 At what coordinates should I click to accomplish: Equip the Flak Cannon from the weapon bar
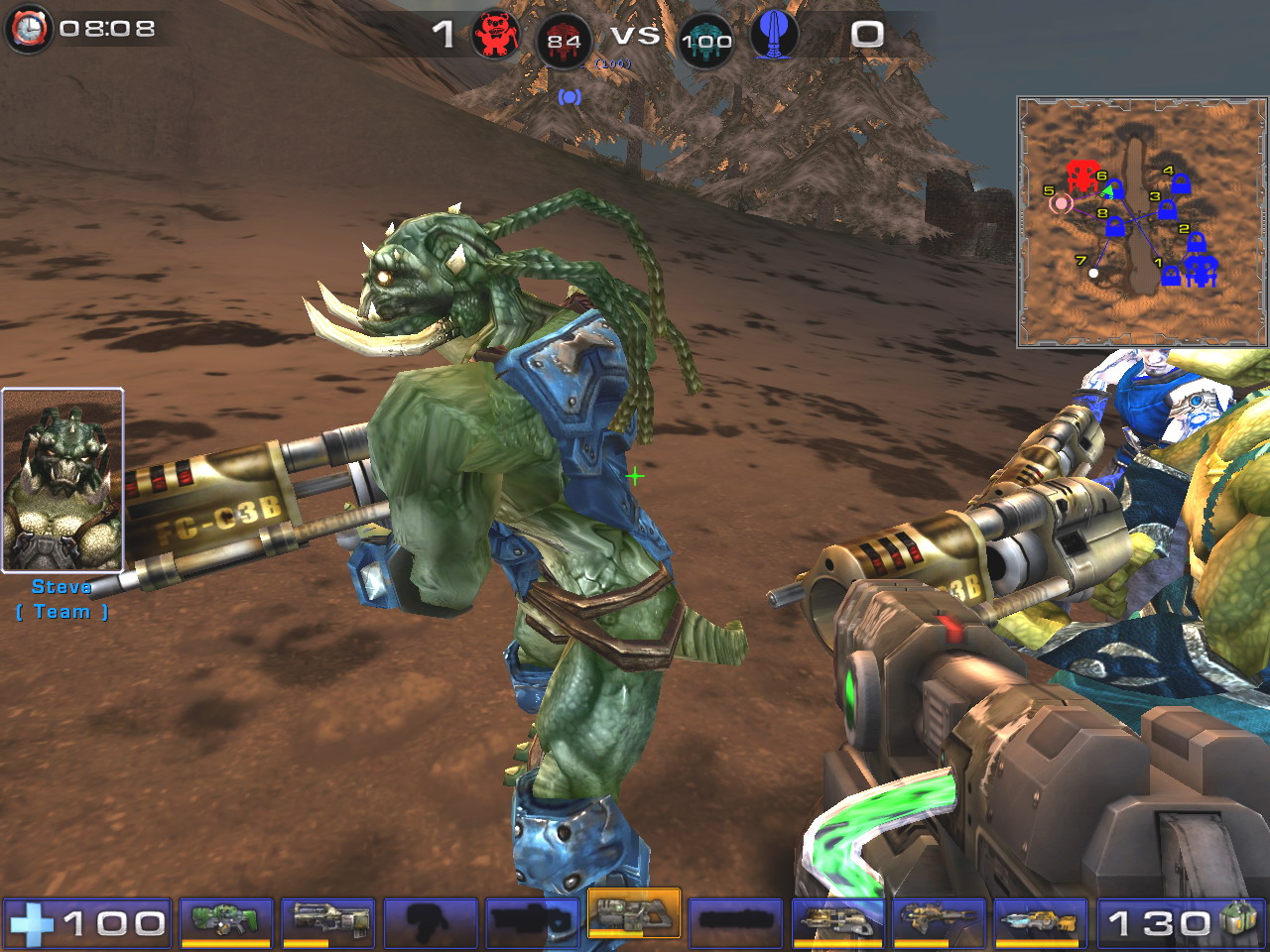[837, 921]
